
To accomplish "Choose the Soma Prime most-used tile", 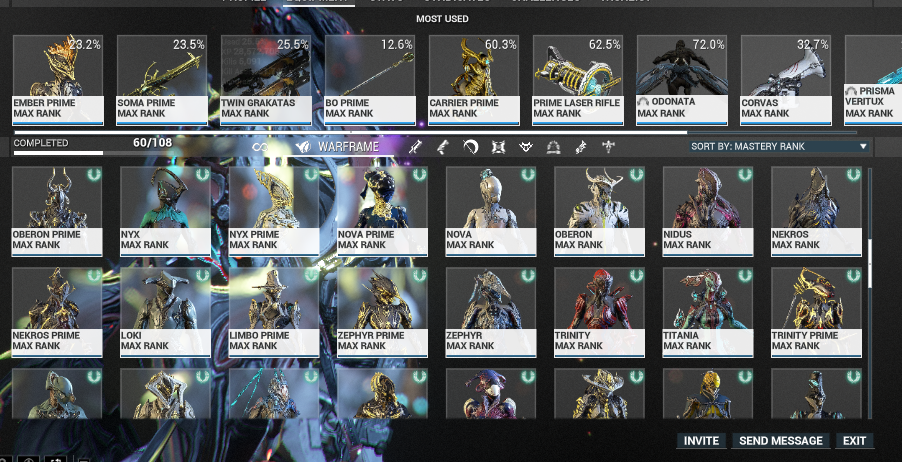I will [162, 80].
